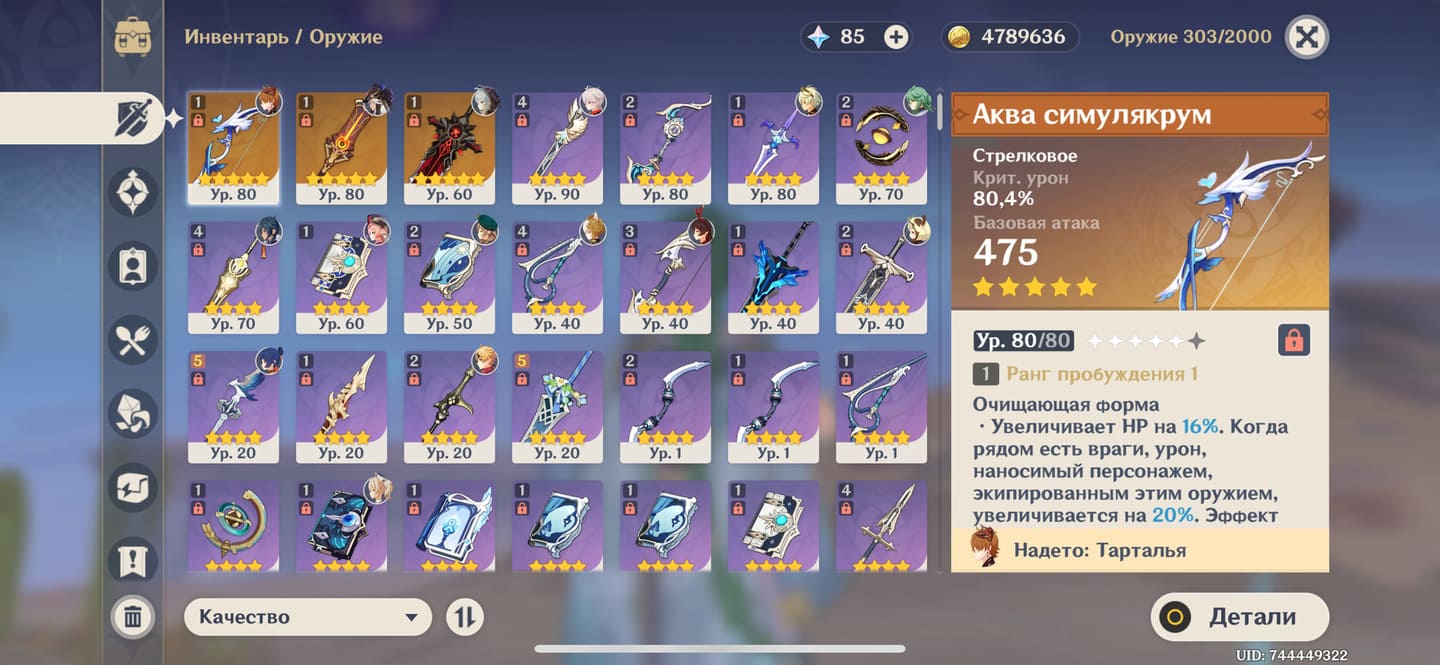Switch to the quest items tab

coord(133,560)
